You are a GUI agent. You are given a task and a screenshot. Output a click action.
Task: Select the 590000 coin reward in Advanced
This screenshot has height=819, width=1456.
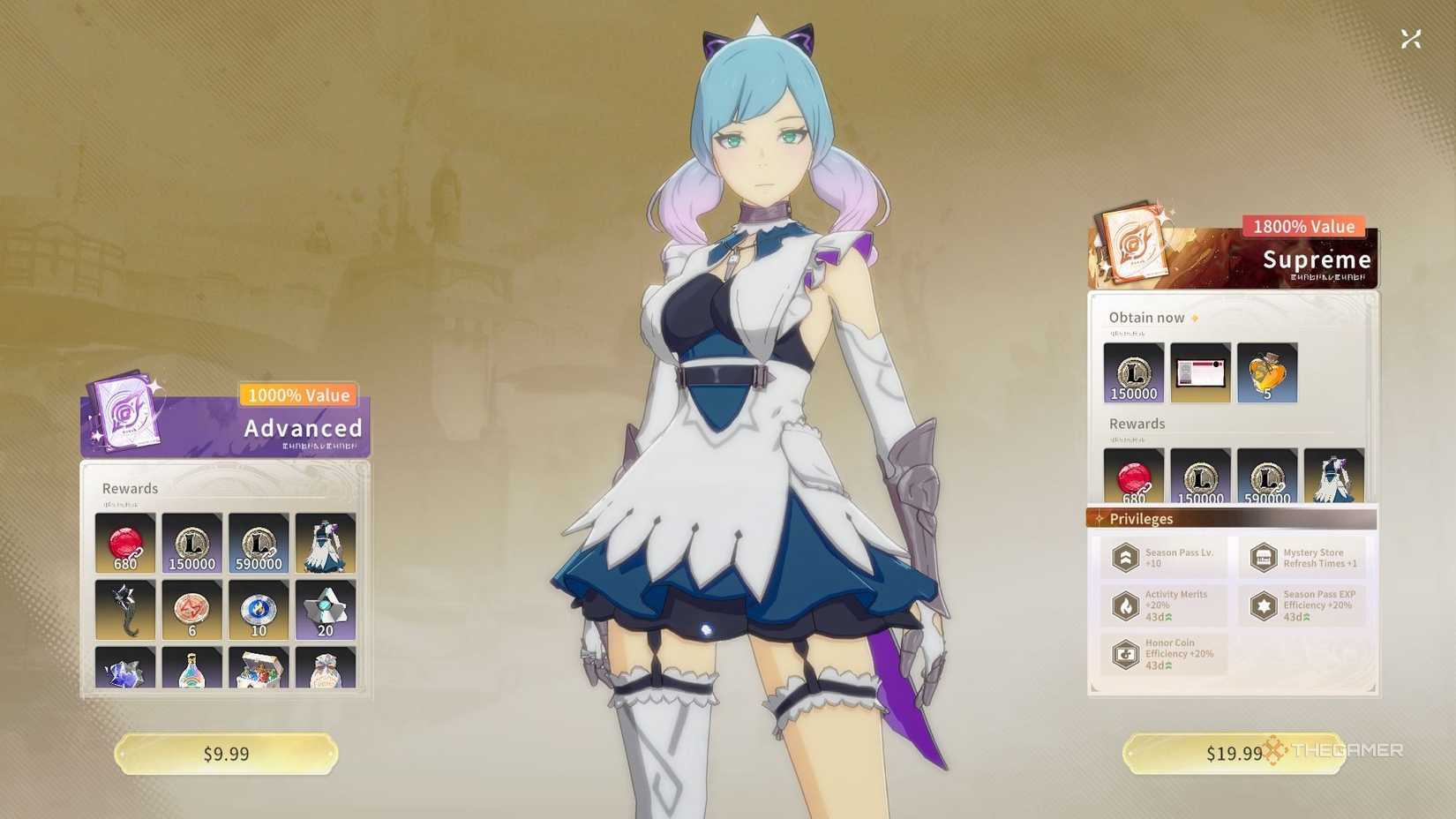259,543
